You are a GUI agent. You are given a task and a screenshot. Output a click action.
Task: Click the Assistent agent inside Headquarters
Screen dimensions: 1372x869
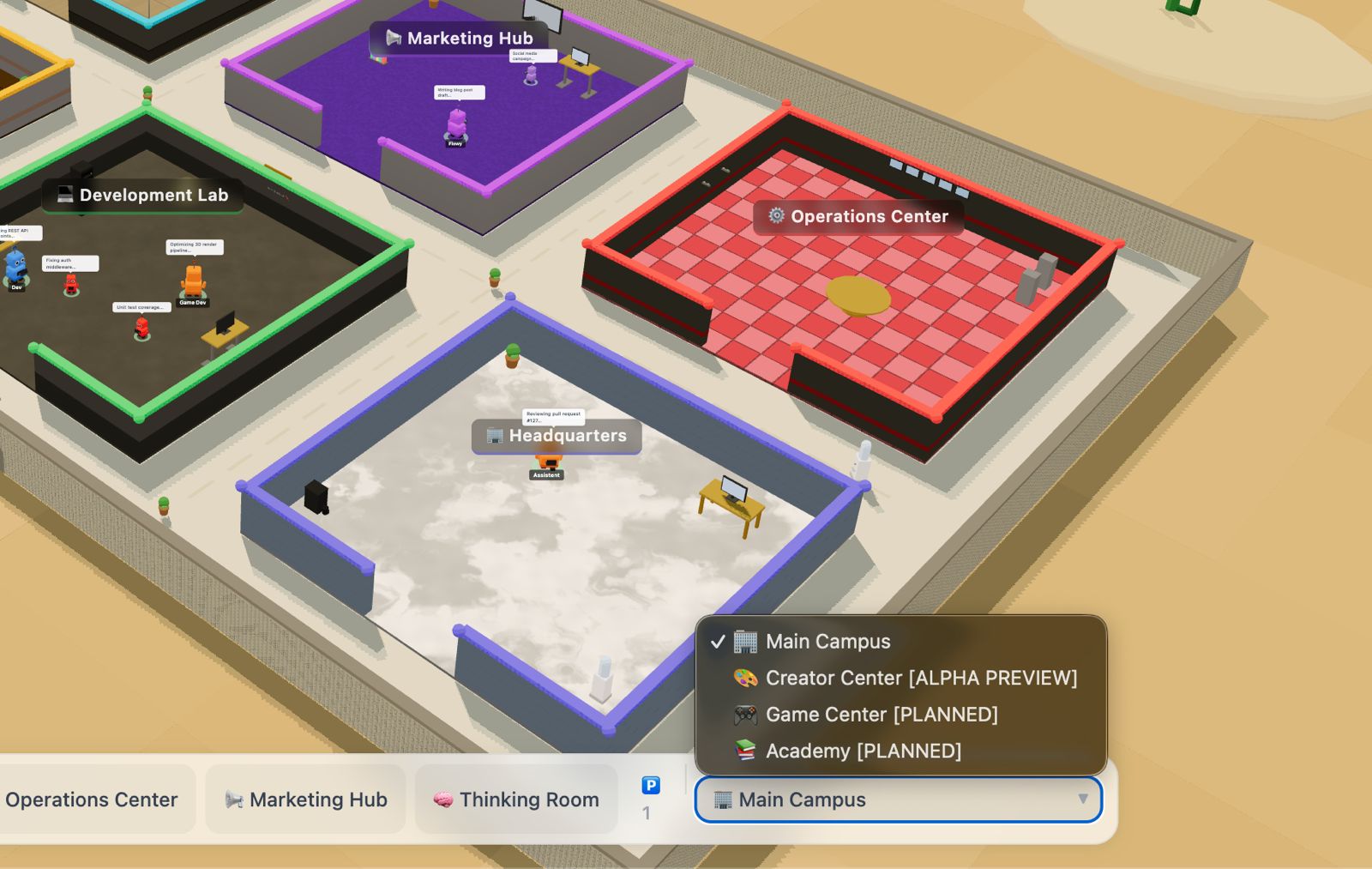tap(547, 463)
